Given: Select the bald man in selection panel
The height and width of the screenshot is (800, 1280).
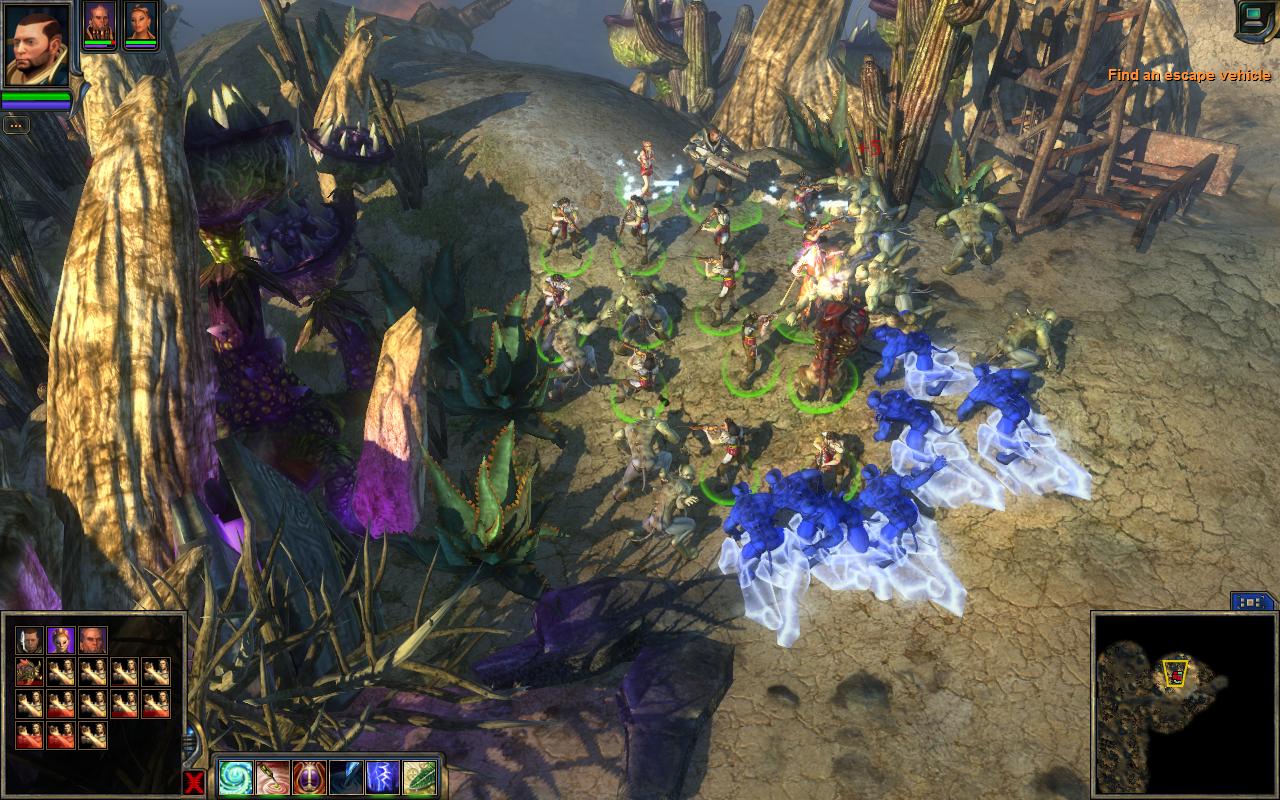Looking at the screenshot, I should tap(93, 640).
